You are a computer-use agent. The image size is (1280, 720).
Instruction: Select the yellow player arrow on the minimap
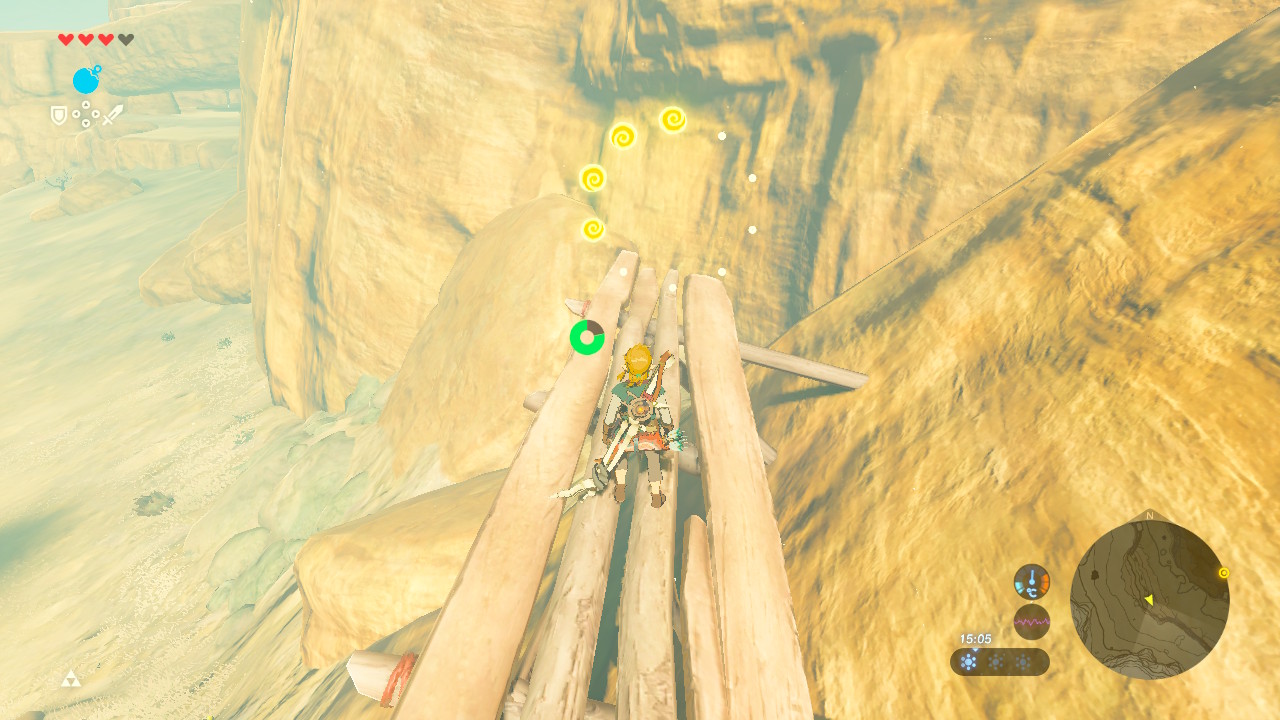tap(1148, 600)
